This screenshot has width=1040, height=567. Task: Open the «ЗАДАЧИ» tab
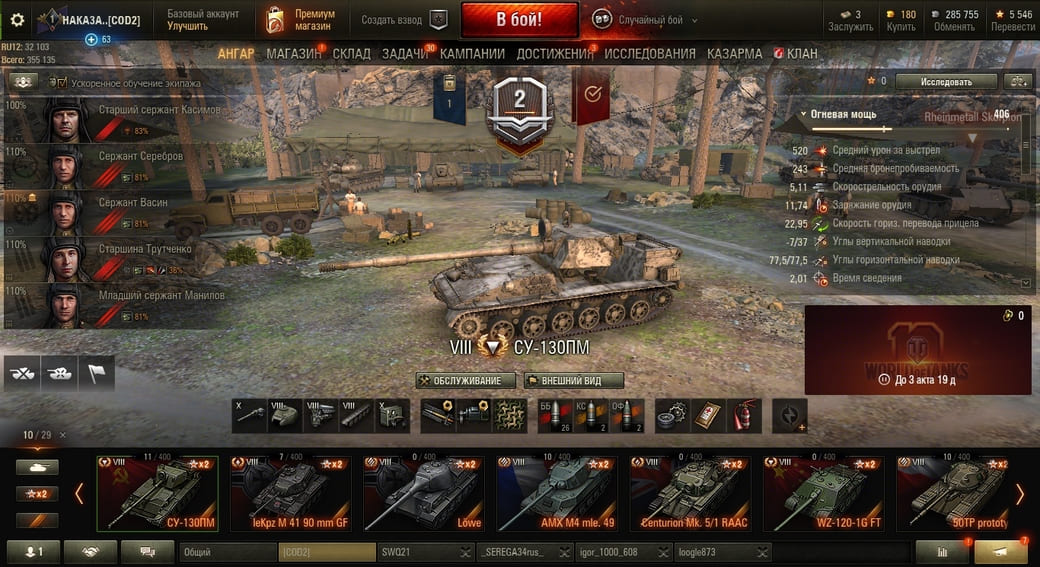pos(405,54)
